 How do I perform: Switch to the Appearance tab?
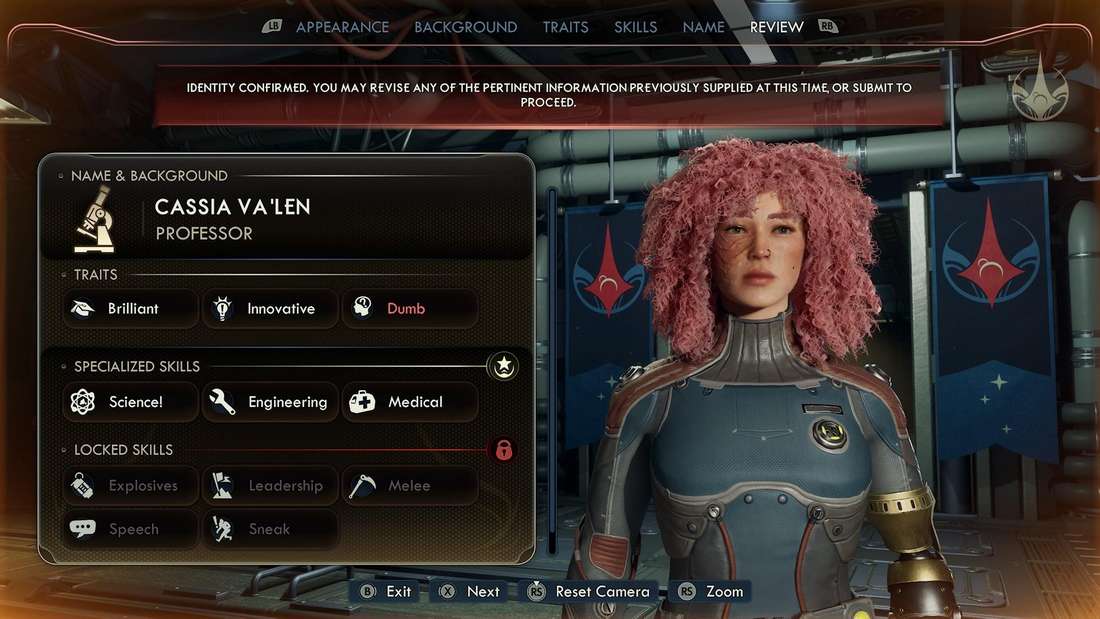342,27
